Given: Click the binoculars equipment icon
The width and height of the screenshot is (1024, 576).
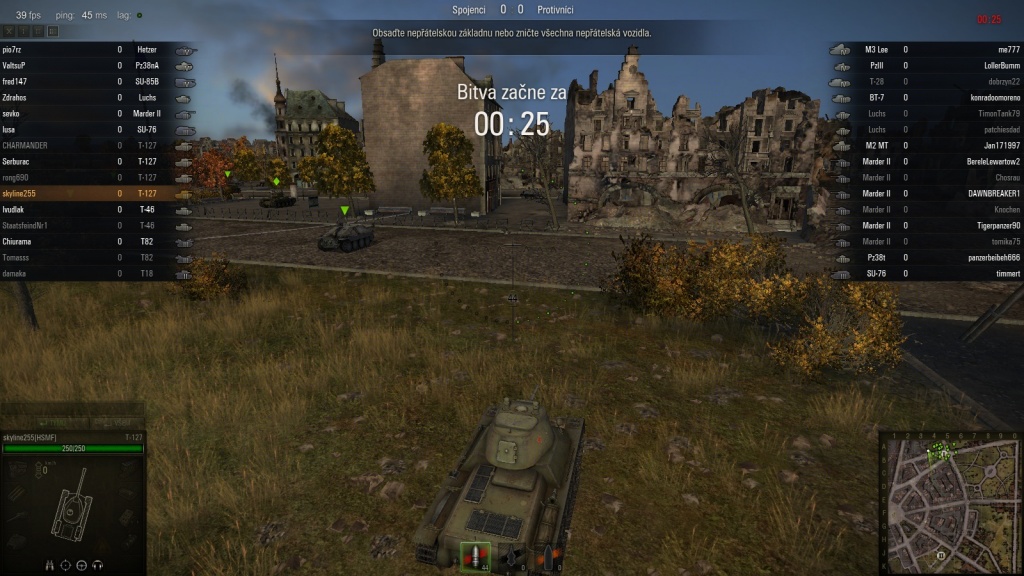Looking at the screenshot, I should click(x=50, y=565).
